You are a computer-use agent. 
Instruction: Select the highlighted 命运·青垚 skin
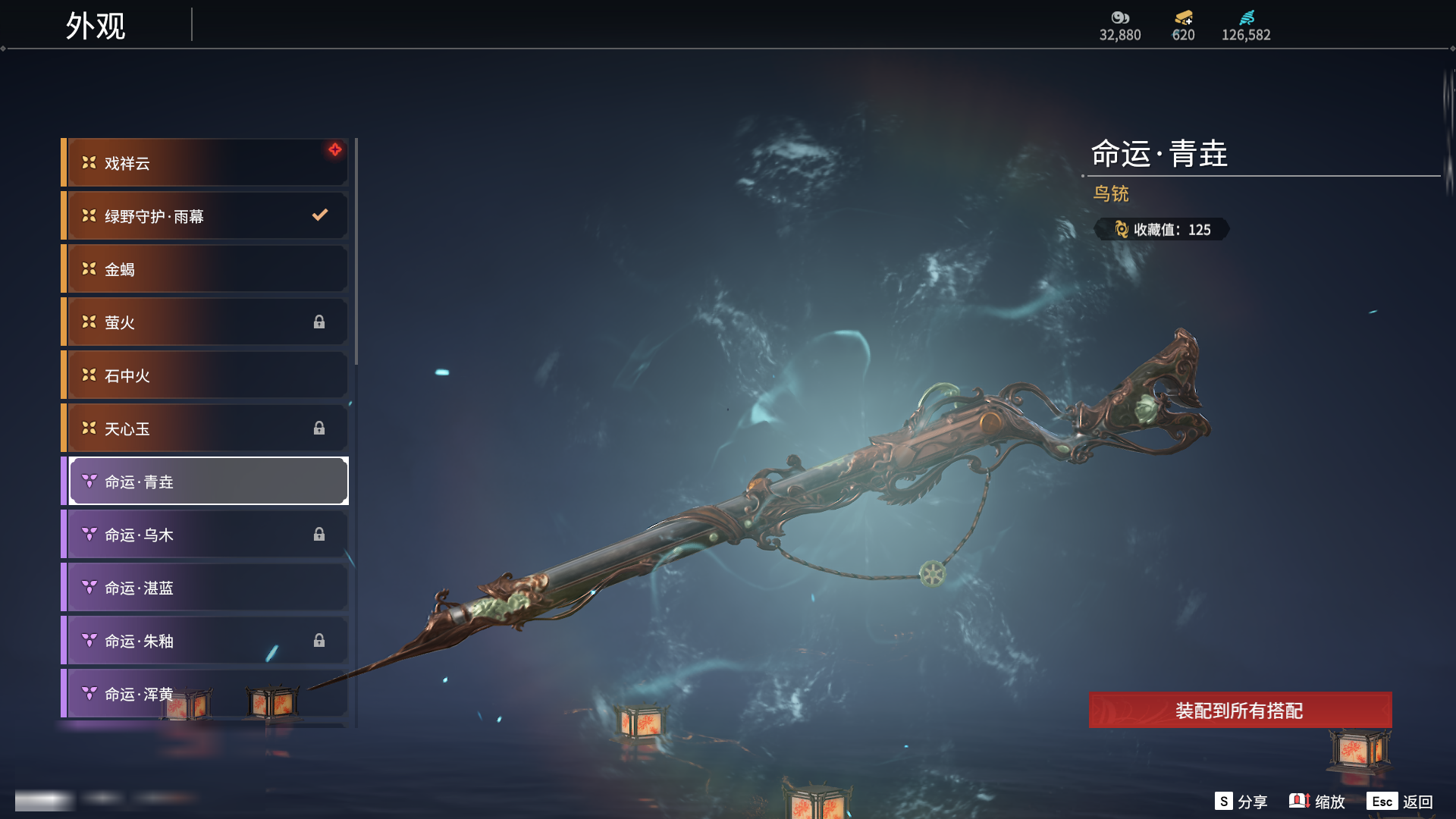click(209, 482)
